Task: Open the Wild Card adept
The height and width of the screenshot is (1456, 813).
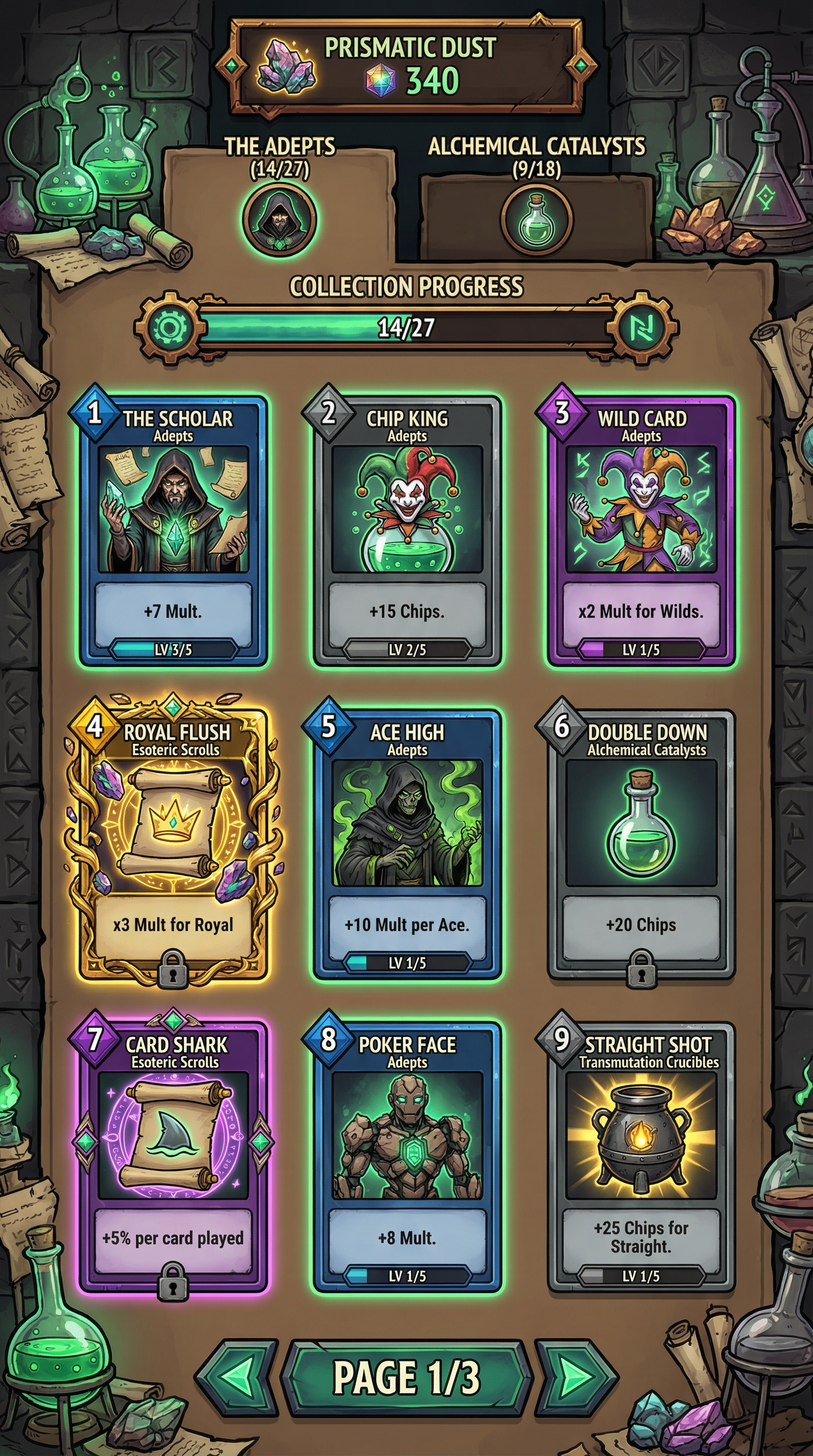Action: click(x=641, y=530)
